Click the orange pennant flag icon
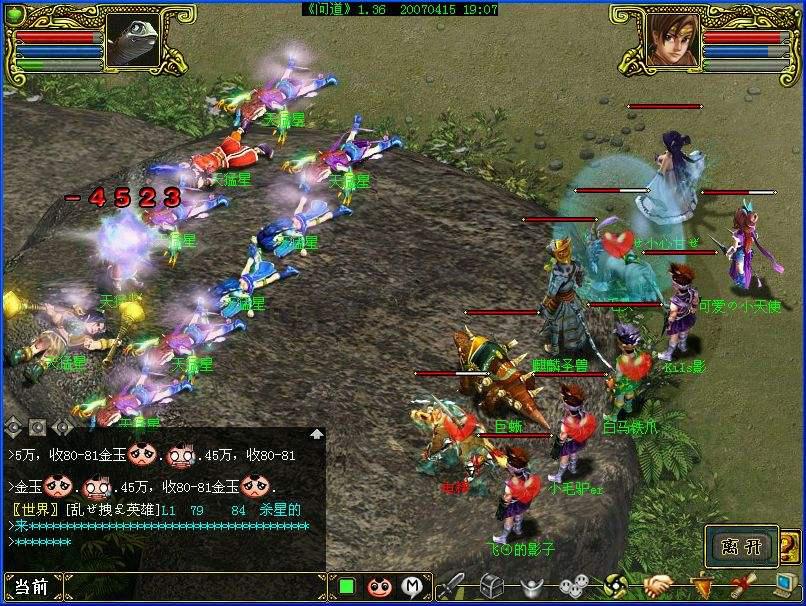The image size is (806, 606). point(702,586)
